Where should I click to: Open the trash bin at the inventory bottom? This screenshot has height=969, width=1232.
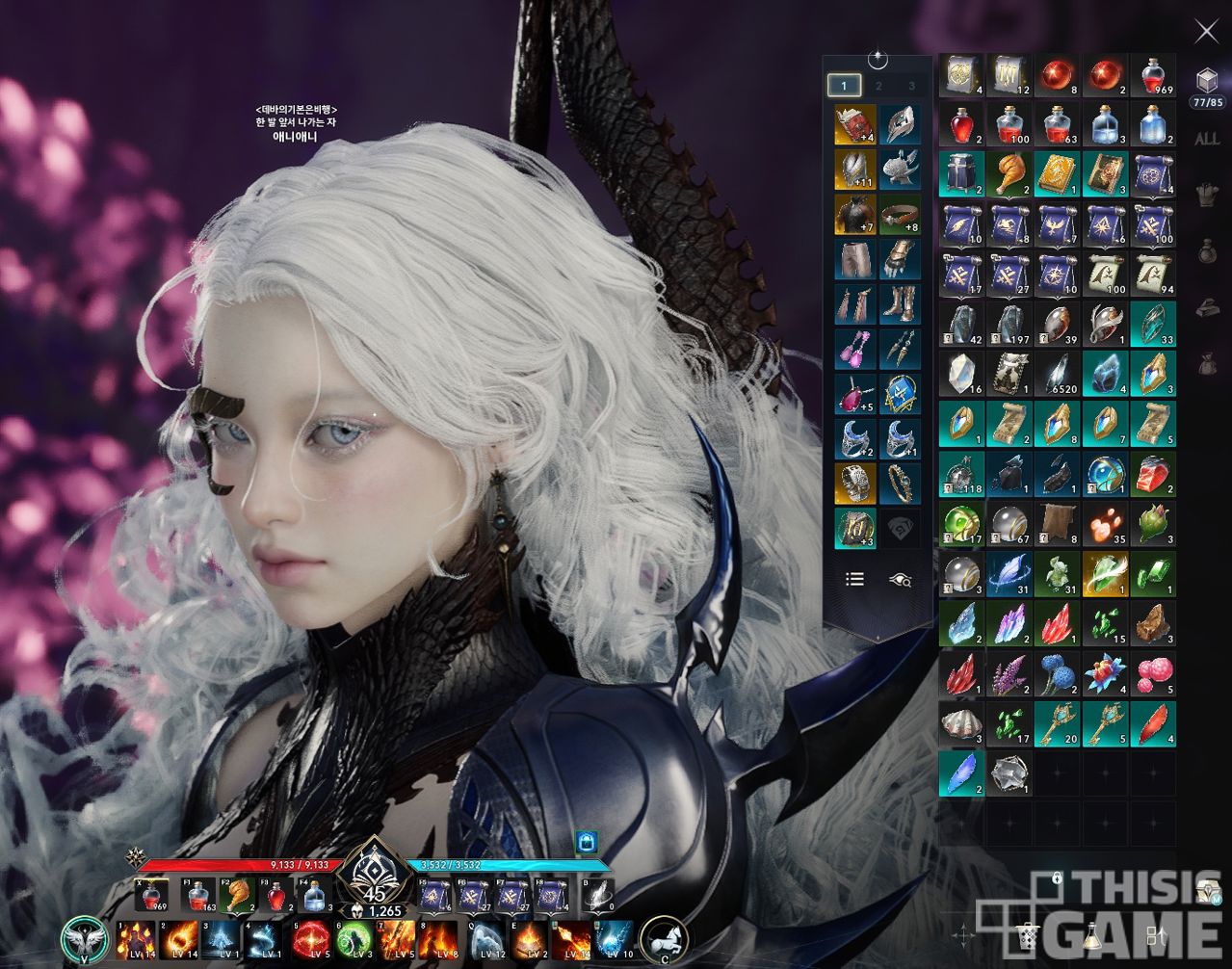pos(1028,933)
